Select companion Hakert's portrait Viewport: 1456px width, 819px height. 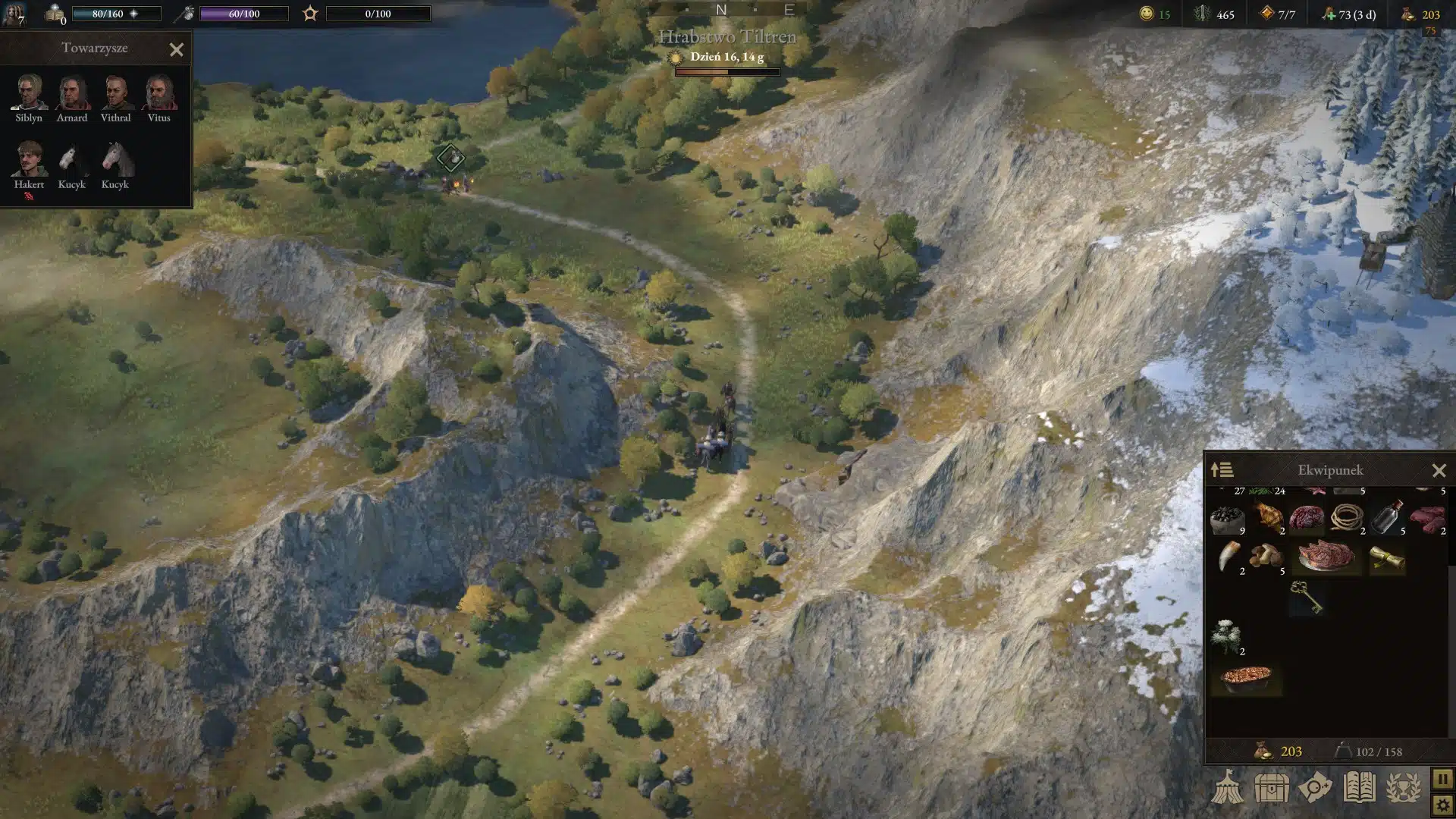29,159
